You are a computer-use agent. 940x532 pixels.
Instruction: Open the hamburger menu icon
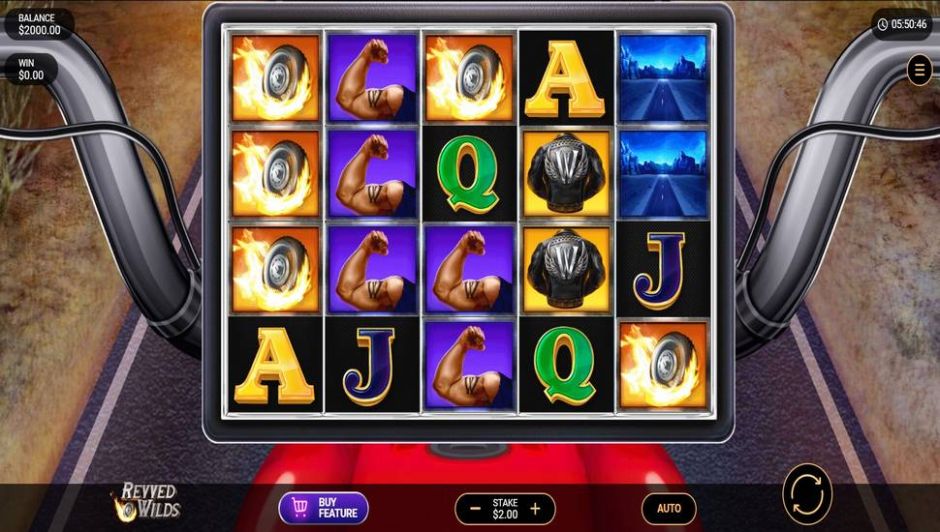click(x=919, y=69)
